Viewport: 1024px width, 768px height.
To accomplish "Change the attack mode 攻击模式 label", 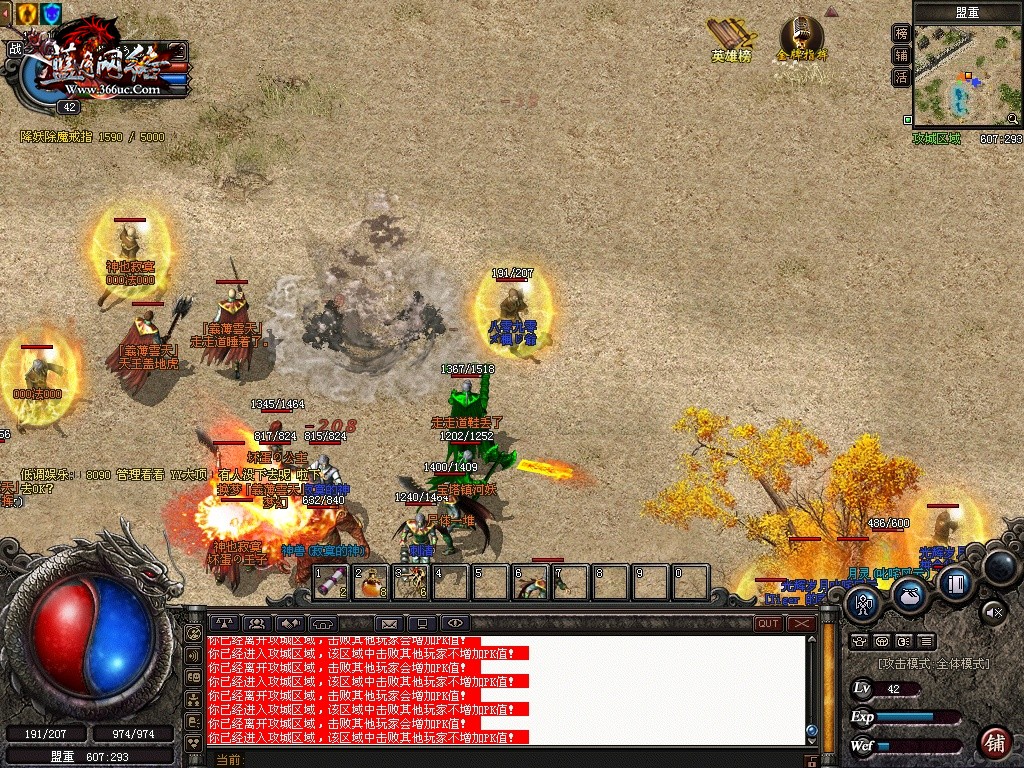I will coord(934,664).
